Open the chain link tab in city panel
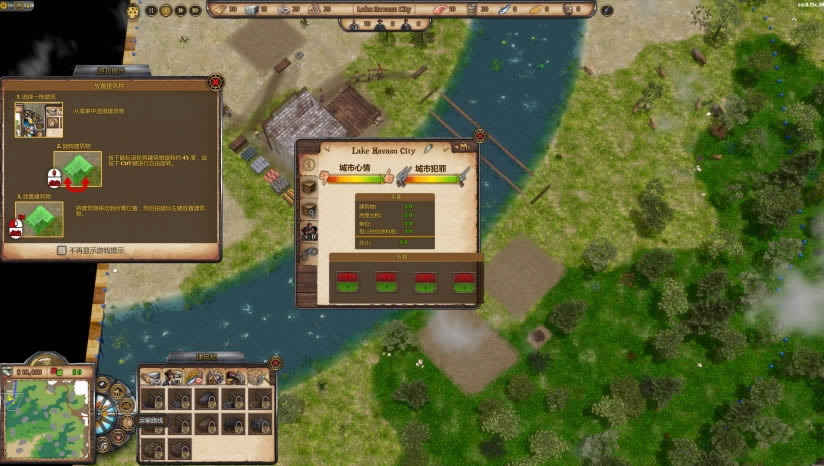This screenshot has width=824, height=466. pyautogui.click(x=308, y=254)
